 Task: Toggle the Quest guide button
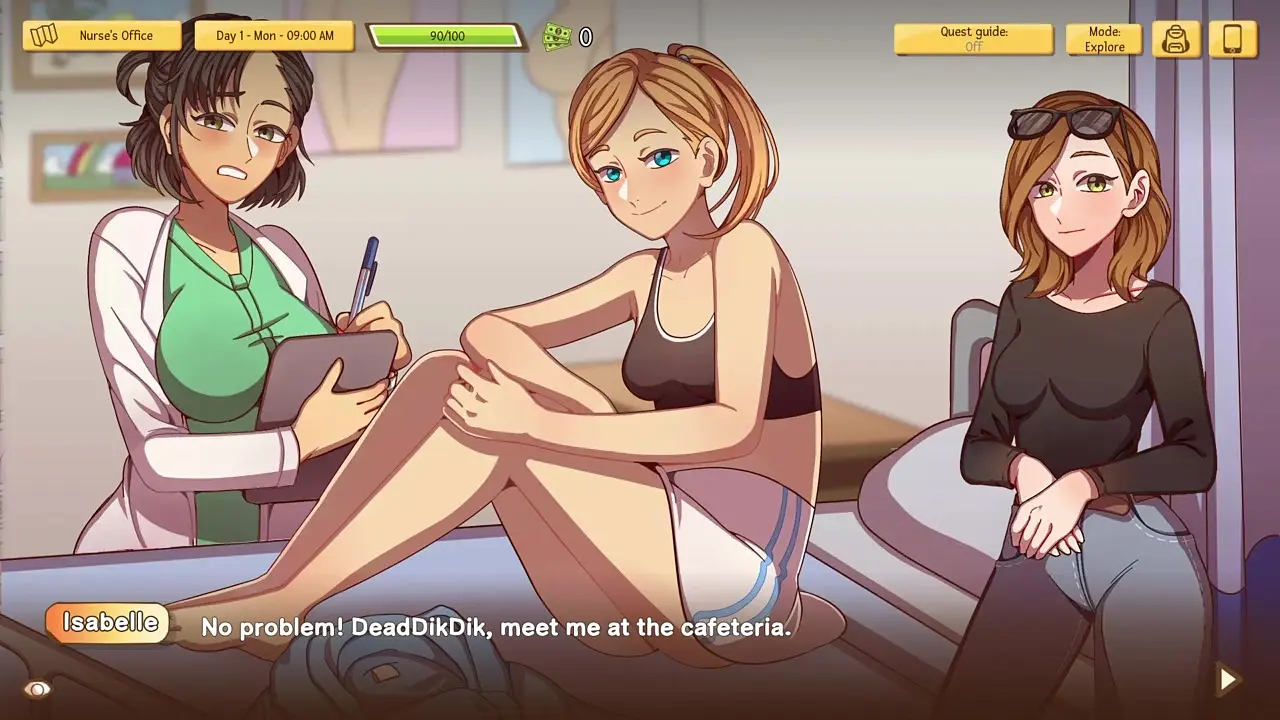click(x=973, y=39)
